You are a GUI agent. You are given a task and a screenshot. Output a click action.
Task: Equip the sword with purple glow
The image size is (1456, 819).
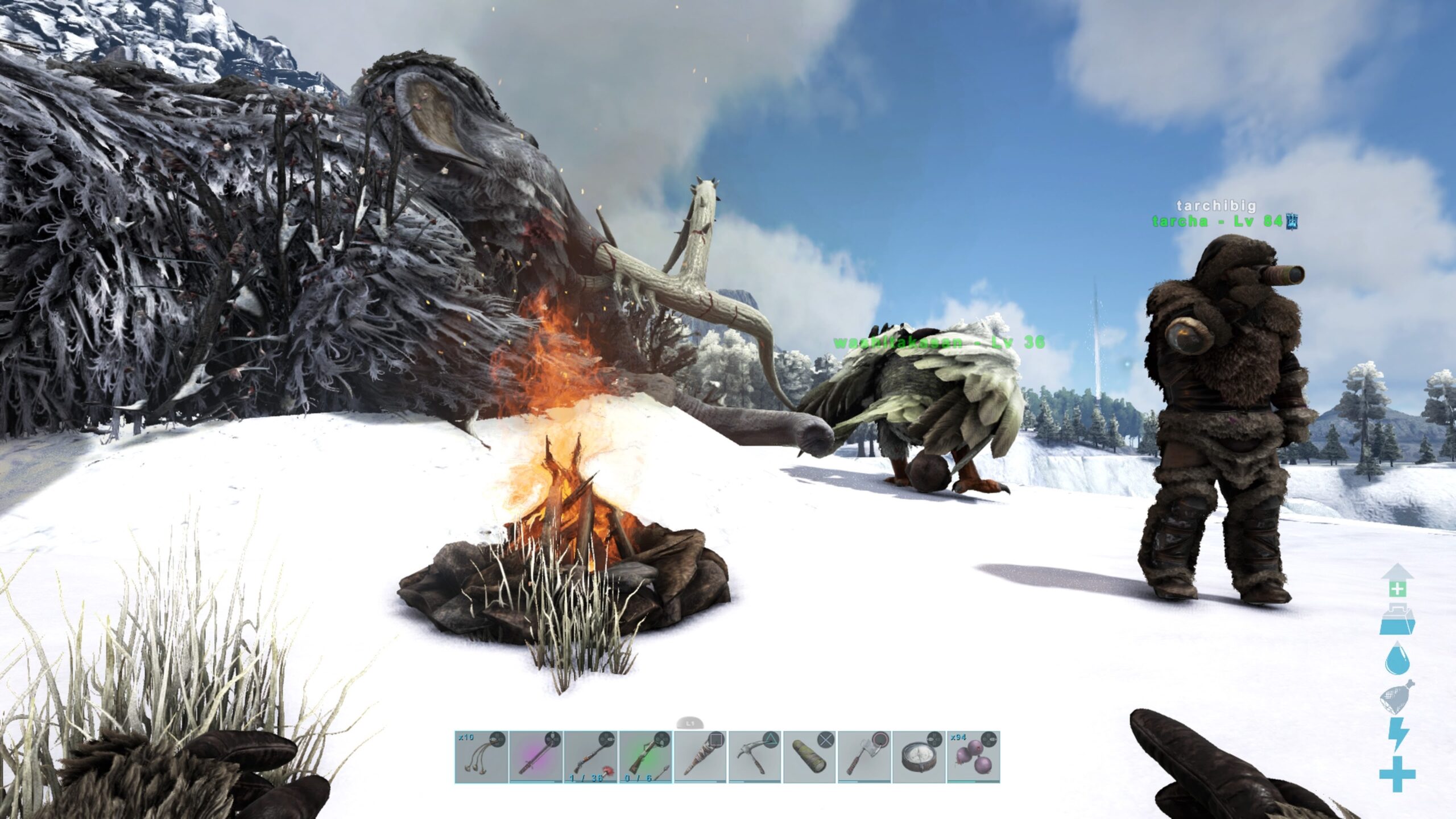[536, 757]
